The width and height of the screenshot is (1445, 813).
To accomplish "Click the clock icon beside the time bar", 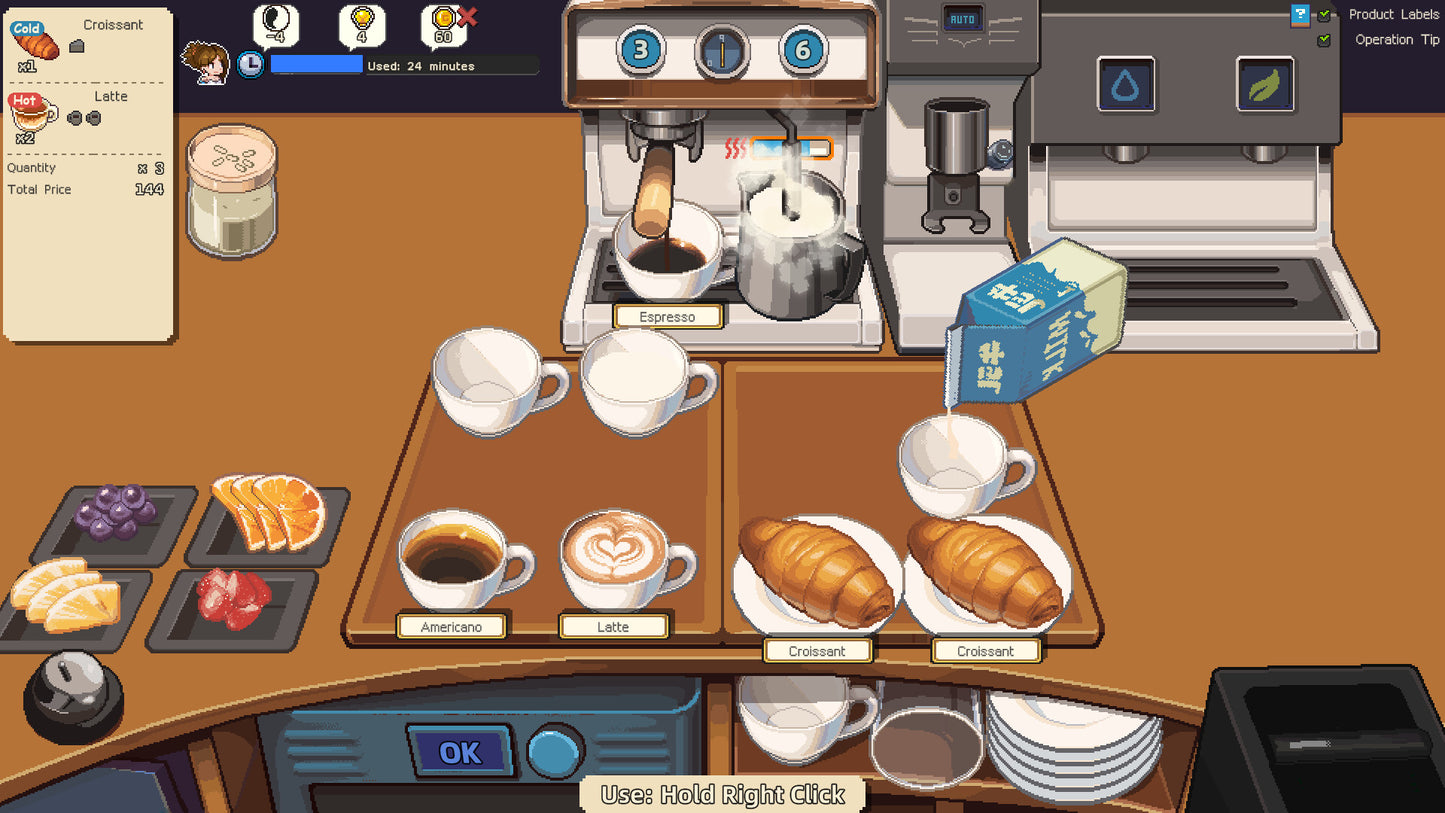I will (251, 63).
